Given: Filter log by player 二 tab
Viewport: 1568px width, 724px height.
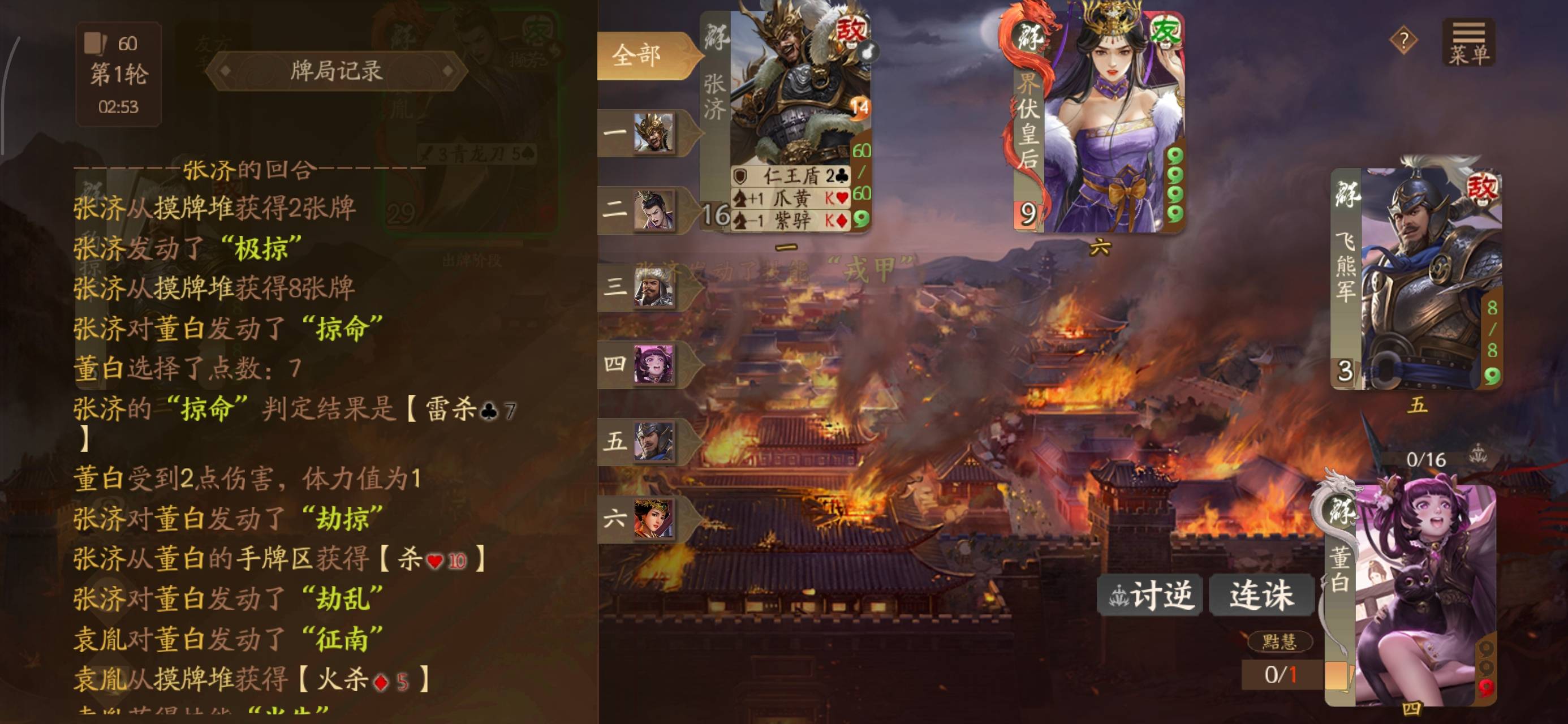Looking at the screenshot, I should pos(645,210).
